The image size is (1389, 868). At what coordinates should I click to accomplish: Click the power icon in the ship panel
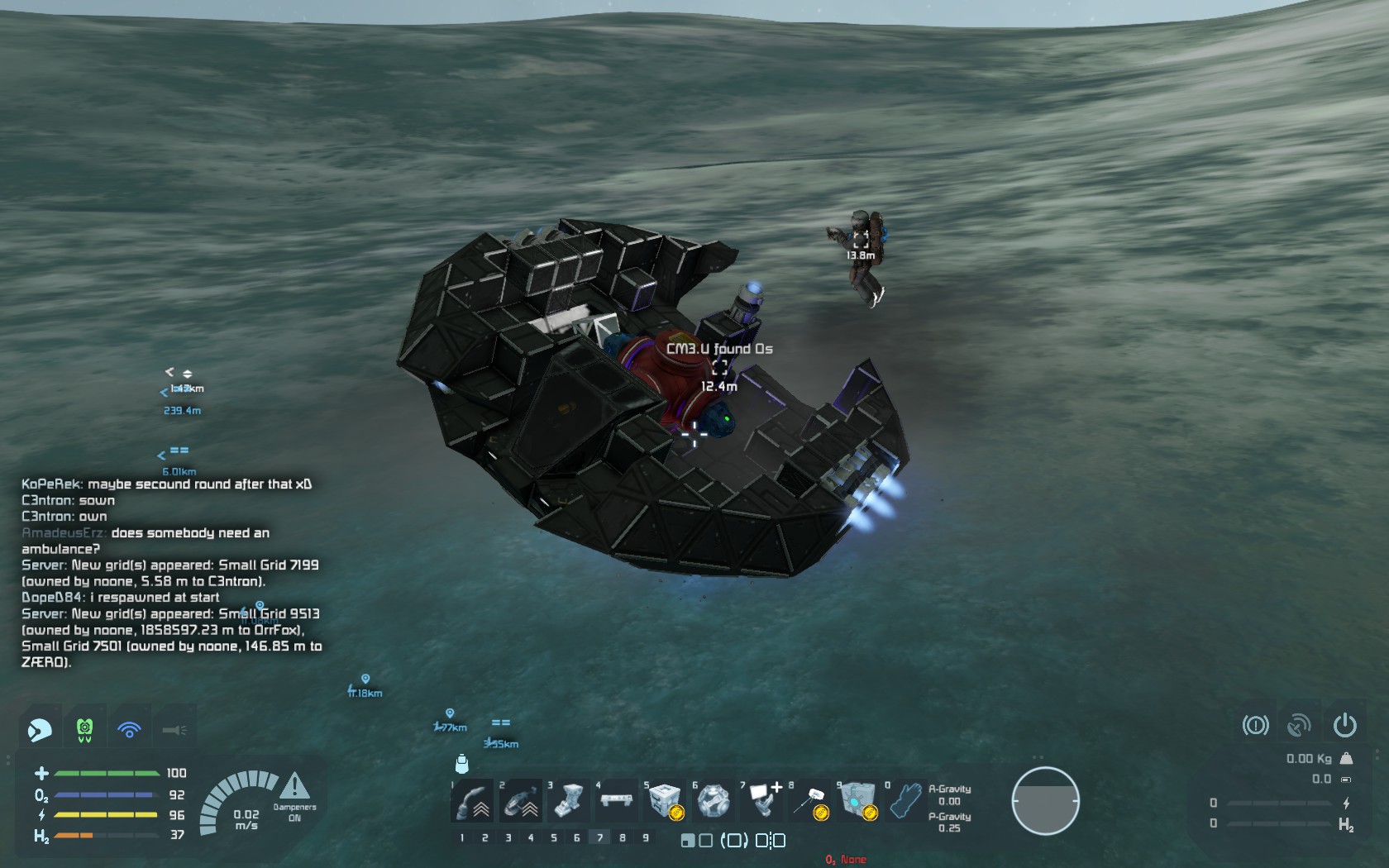1344,726
